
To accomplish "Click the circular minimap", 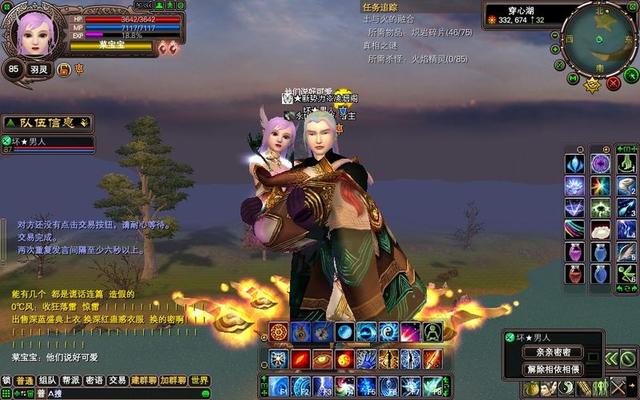I will [x=598, y=37].
